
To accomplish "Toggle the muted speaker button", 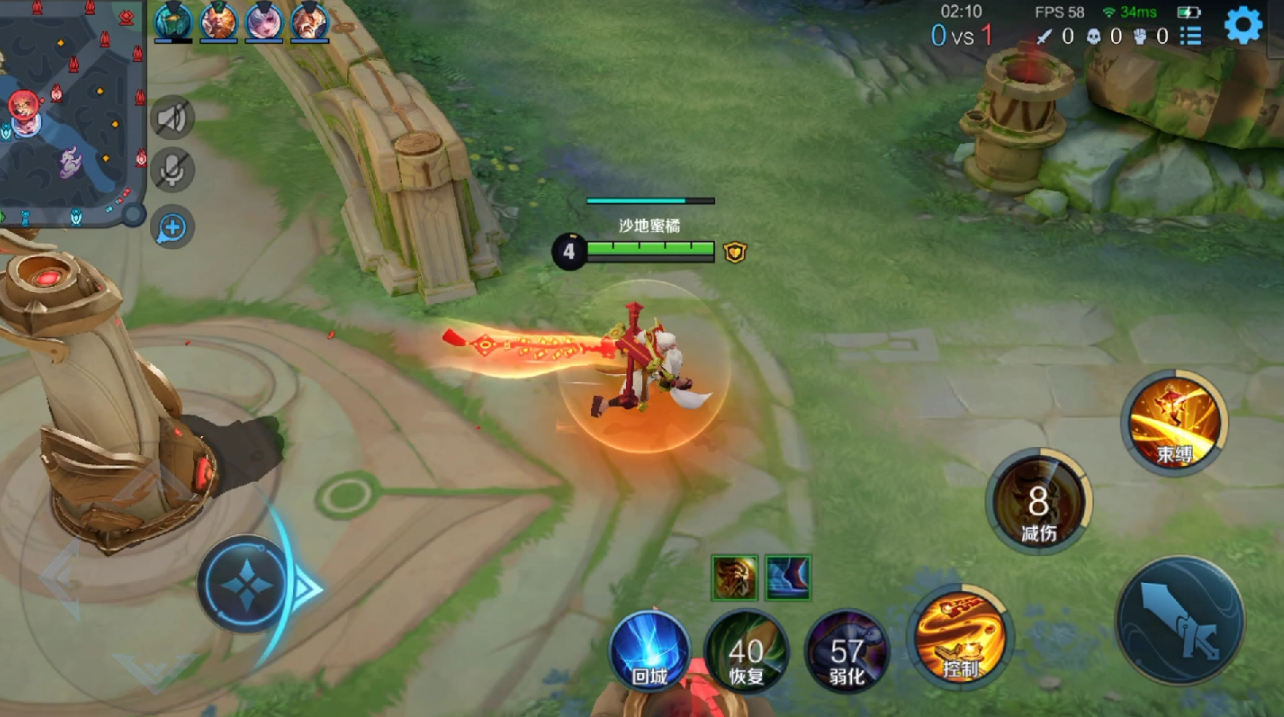I will pyautogui.click(x=173, y=119).
